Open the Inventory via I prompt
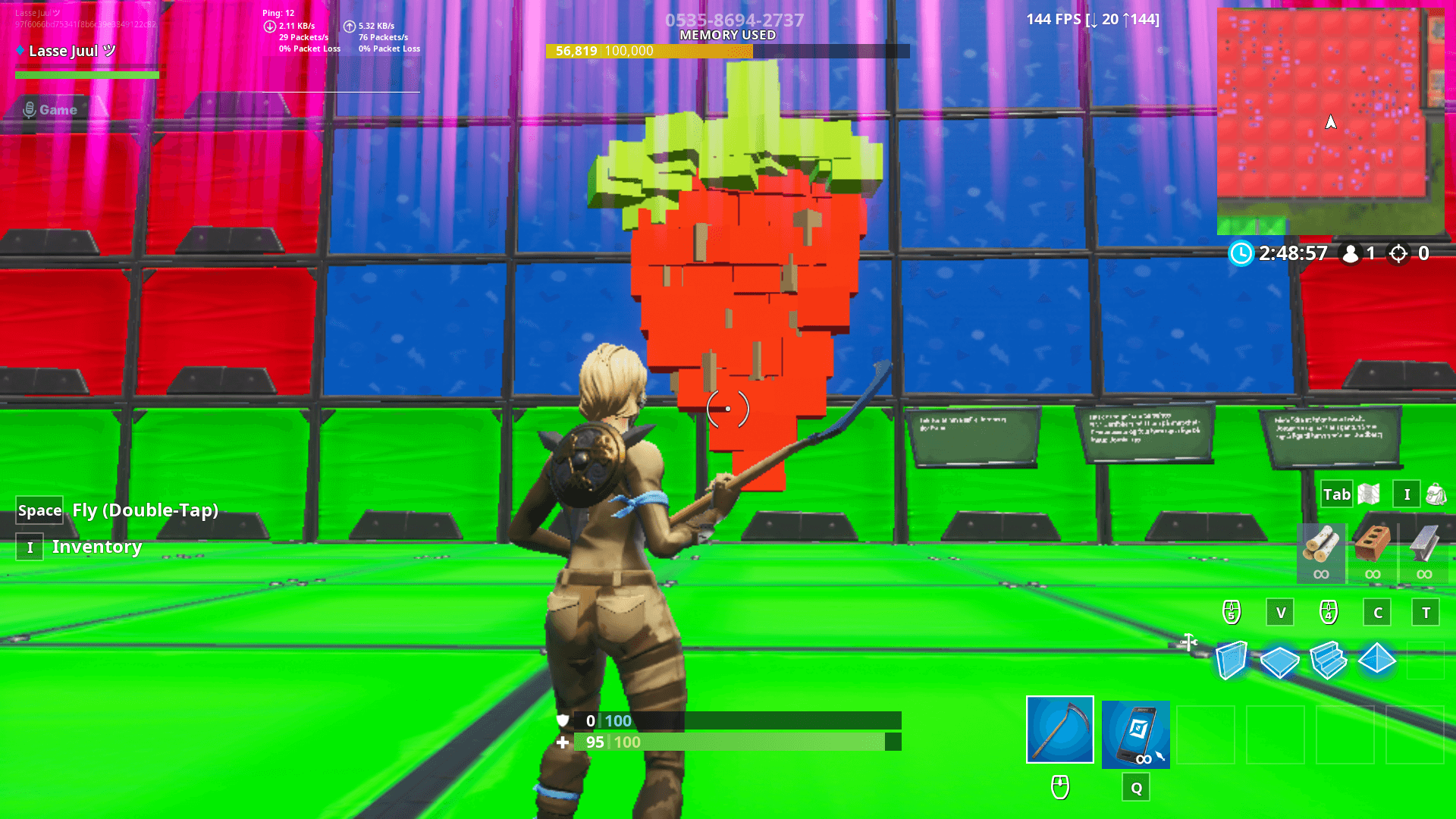The image size is (1456, 819). coord(30,546)
